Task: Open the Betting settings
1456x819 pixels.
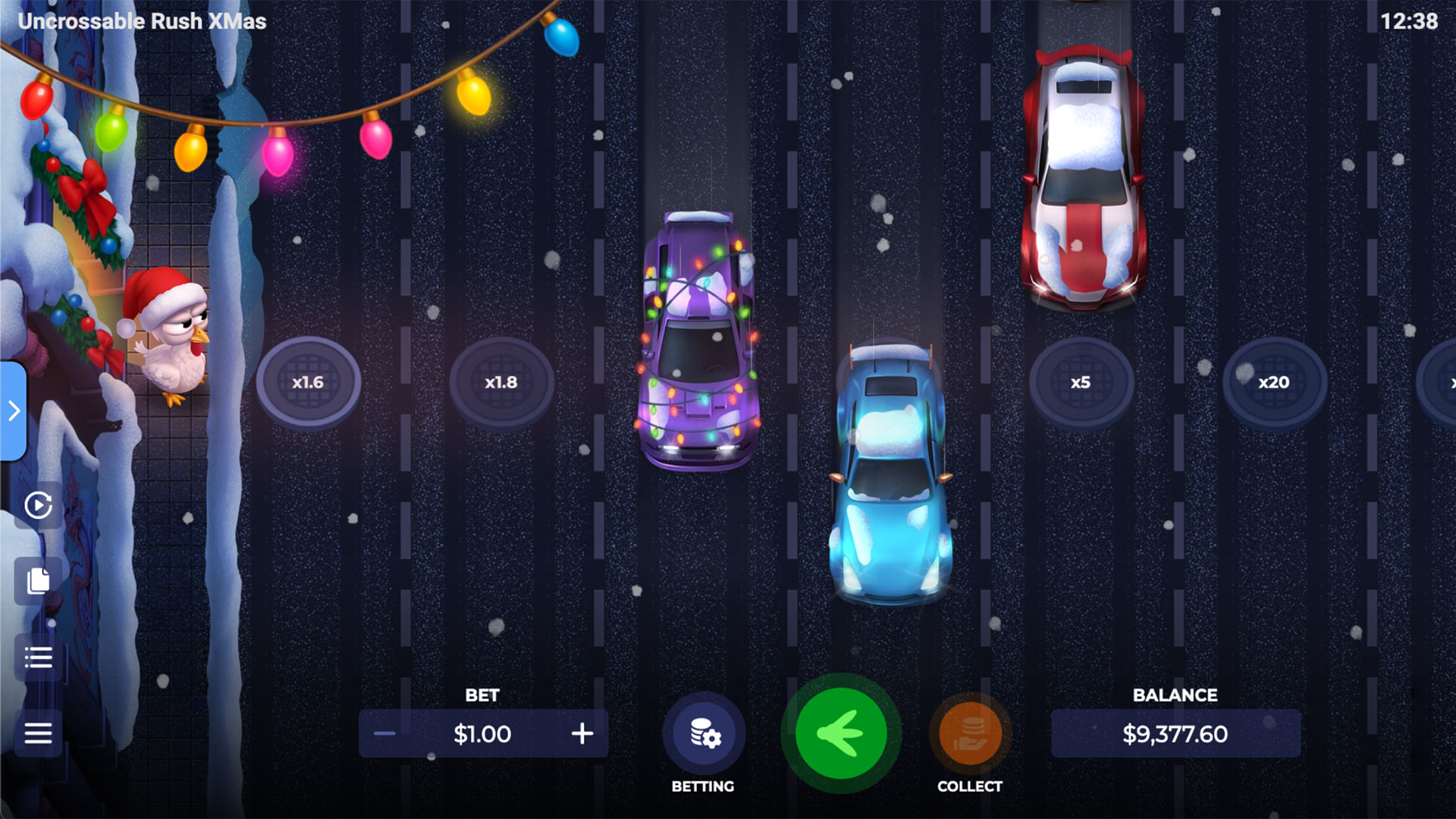Action: (x=704, y=734)
